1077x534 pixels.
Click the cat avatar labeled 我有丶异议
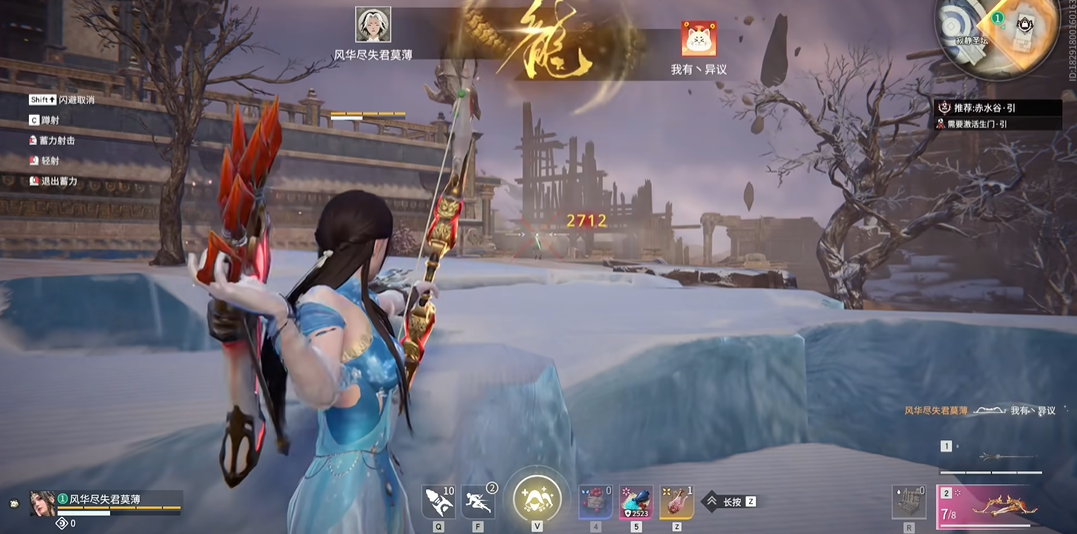click(x=698, y=40)
